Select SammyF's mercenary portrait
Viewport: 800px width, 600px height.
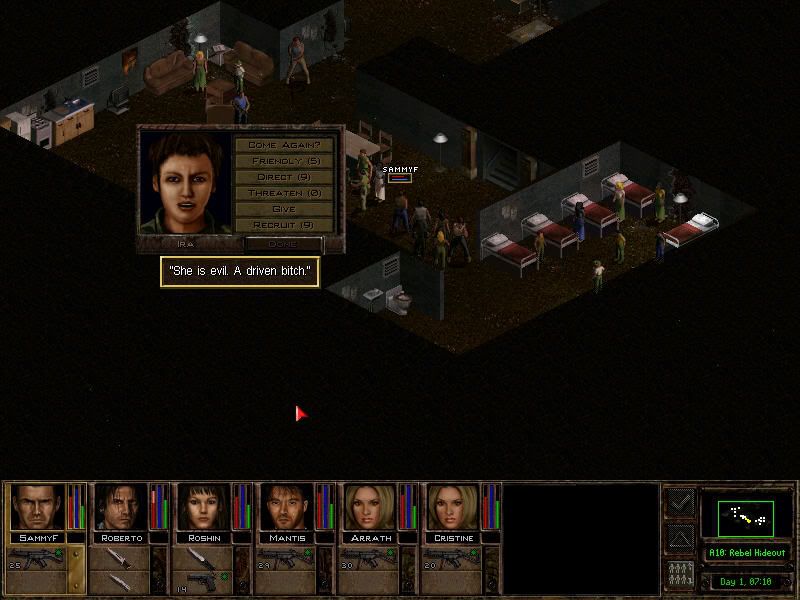(38, 508)
